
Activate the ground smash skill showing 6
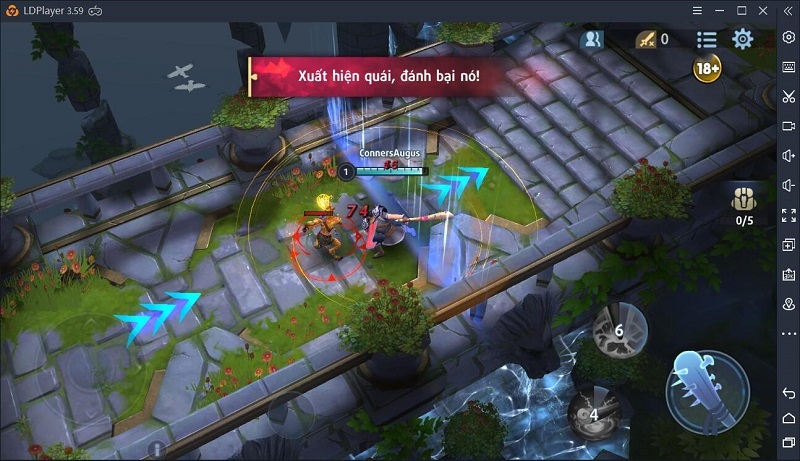click(618, 331)
